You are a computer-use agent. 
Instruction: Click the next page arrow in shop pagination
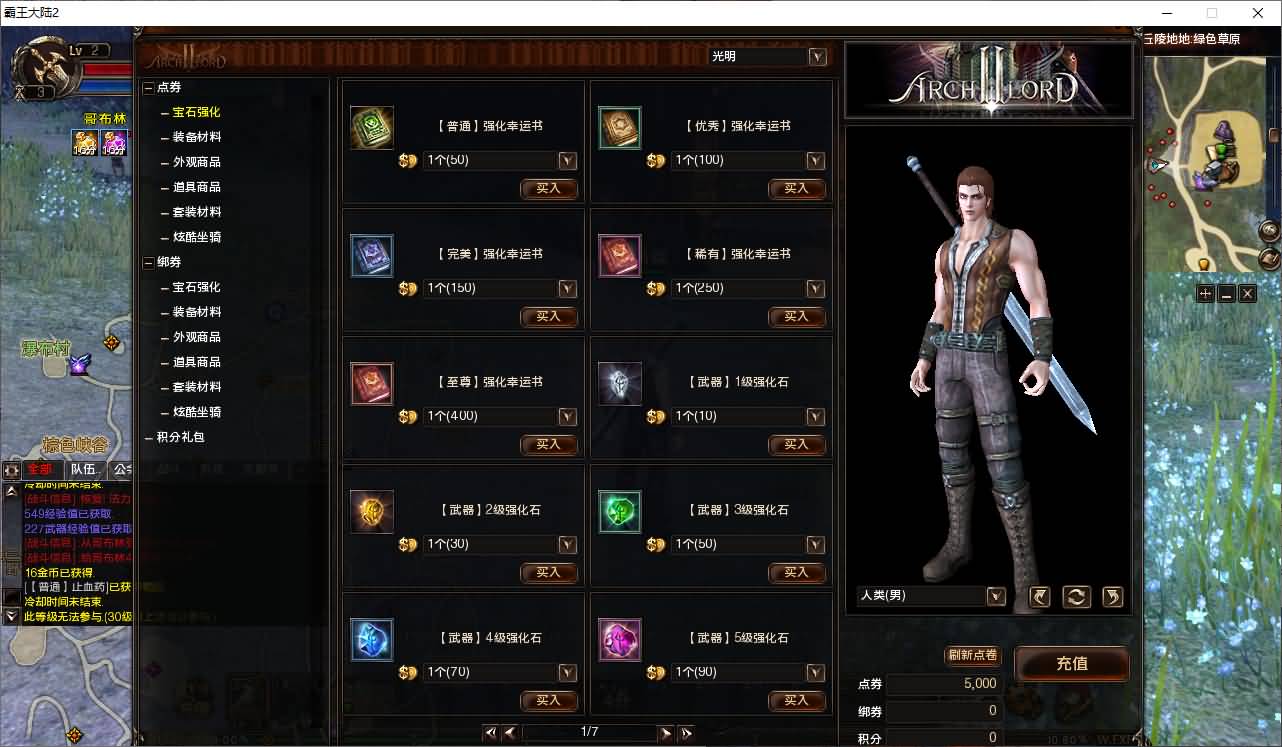click(x=667, y=732)
